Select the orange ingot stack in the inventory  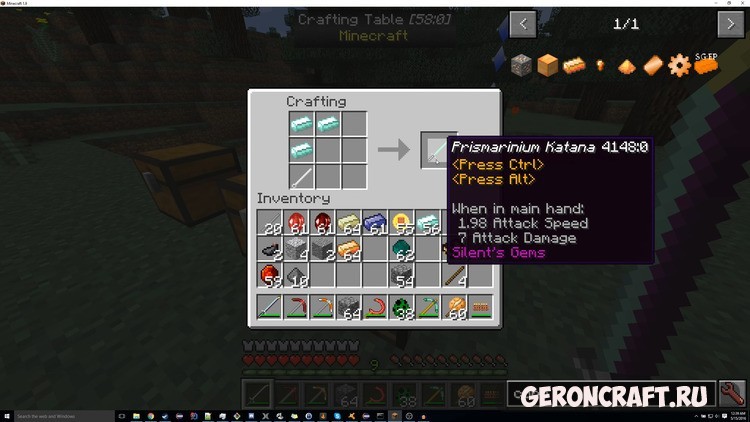tap(350, 248)
